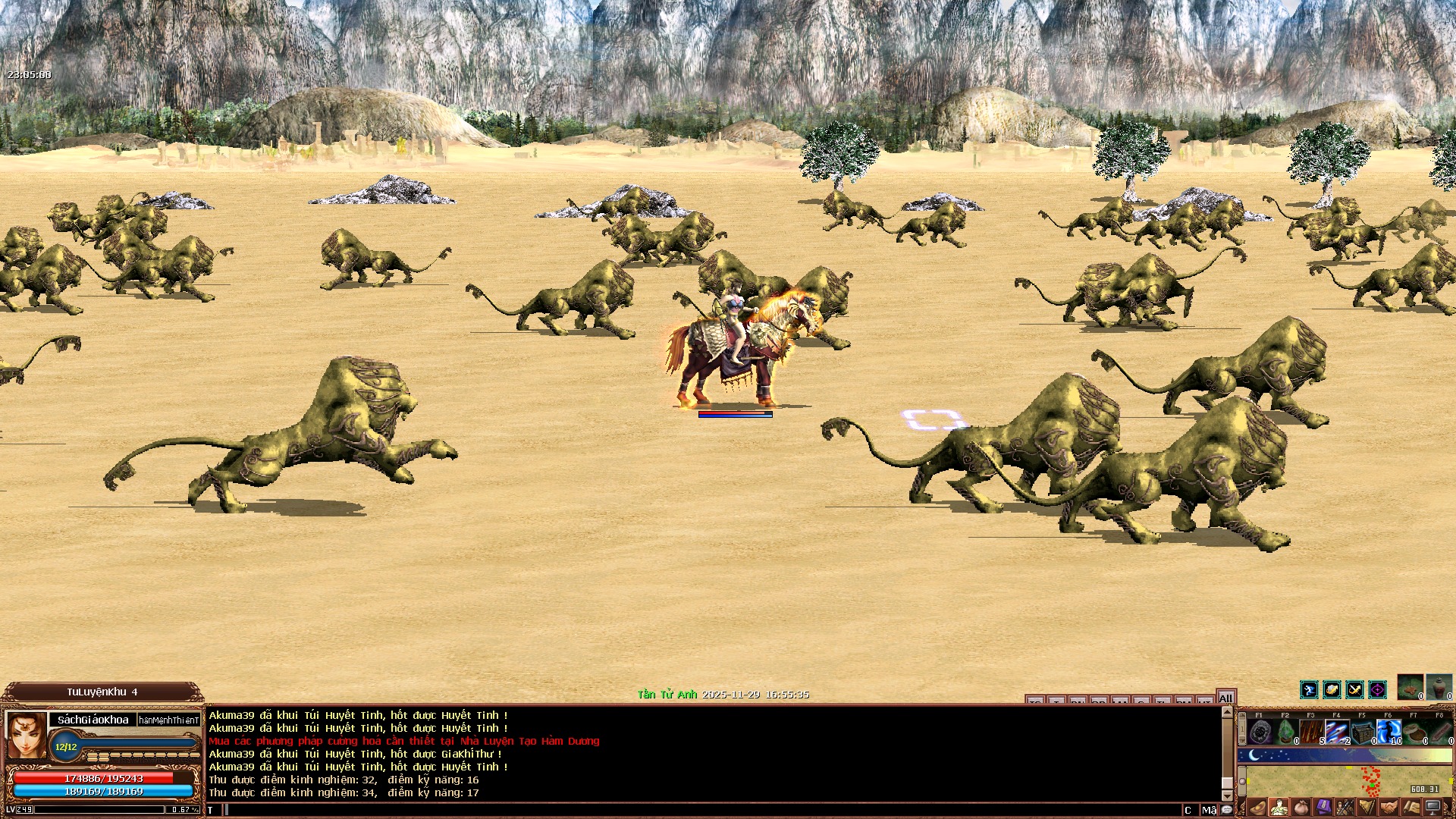This screenshot has width=1456, height=819.
Task: Activate the F4 arrow volley skill
Action: coord(1338,733)
